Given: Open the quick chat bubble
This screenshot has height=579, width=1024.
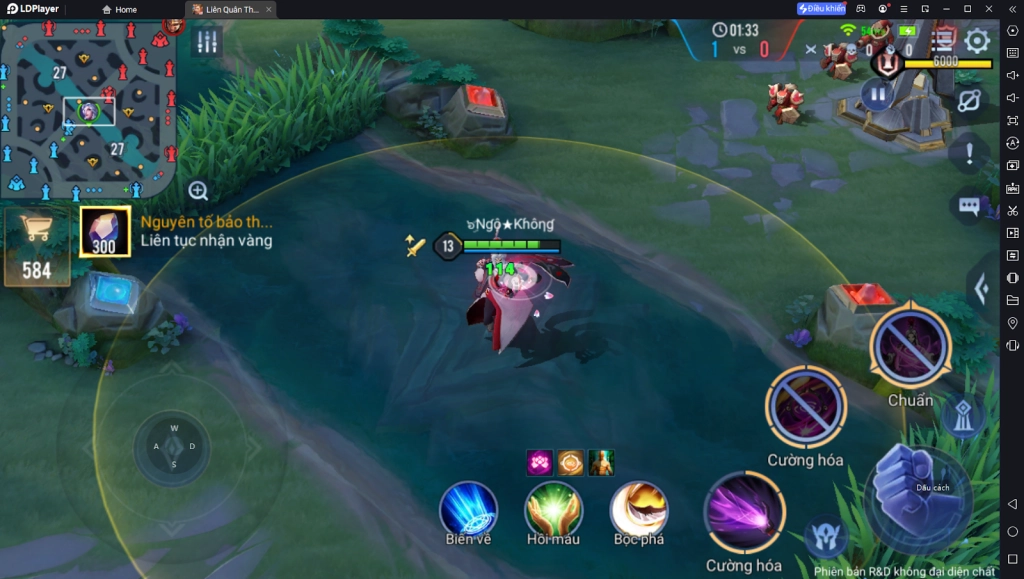Looking at the screenshot, I should pos(968,206).
